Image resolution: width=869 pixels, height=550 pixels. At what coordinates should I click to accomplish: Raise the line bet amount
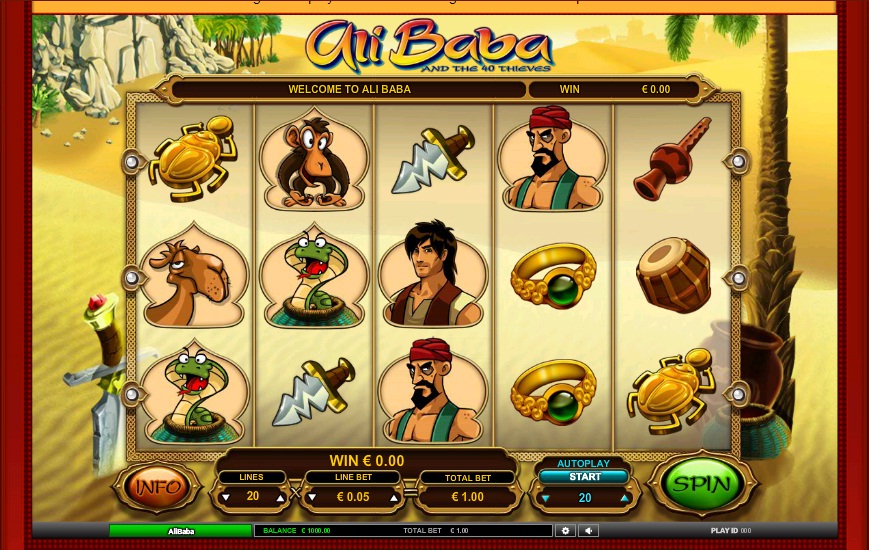click(394, 497)
